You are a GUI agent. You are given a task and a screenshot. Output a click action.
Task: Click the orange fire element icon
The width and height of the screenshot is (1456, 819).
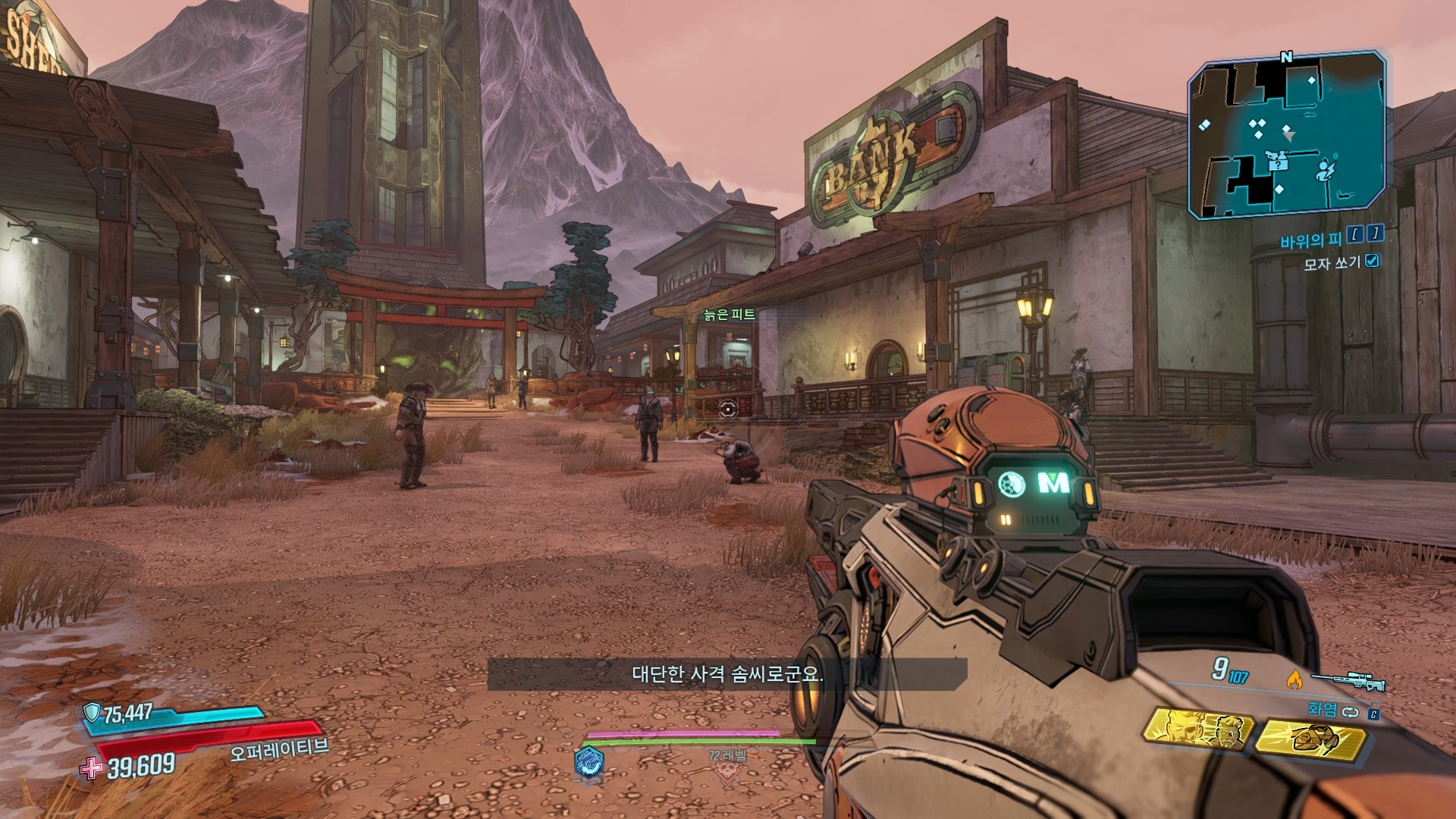click(x=1293, y=681)
